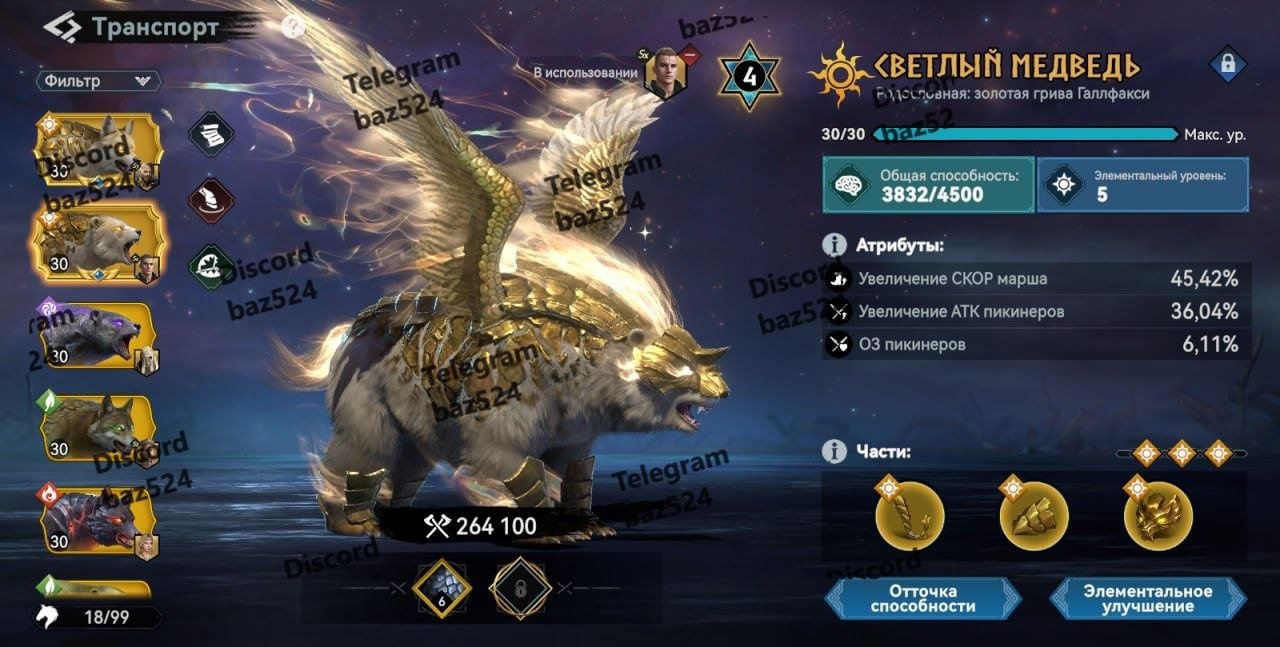Open the Элементальный уровень panel

click(1142, 185)
